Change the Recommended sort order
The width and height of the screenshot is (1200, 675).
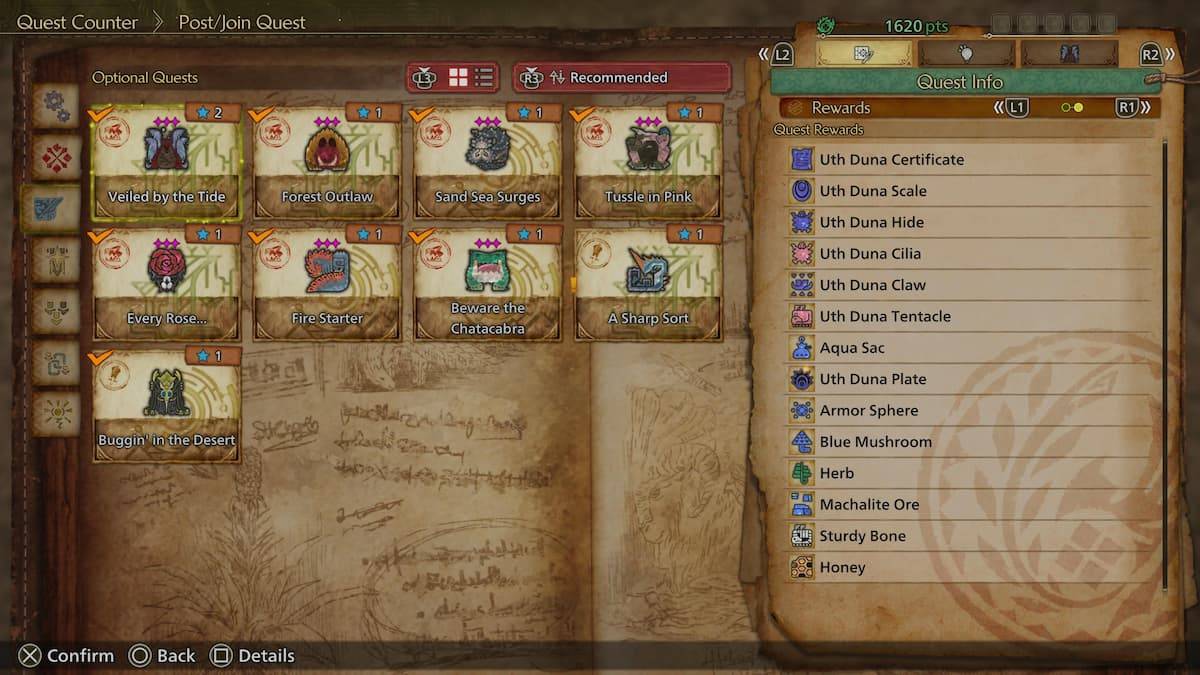621,77
